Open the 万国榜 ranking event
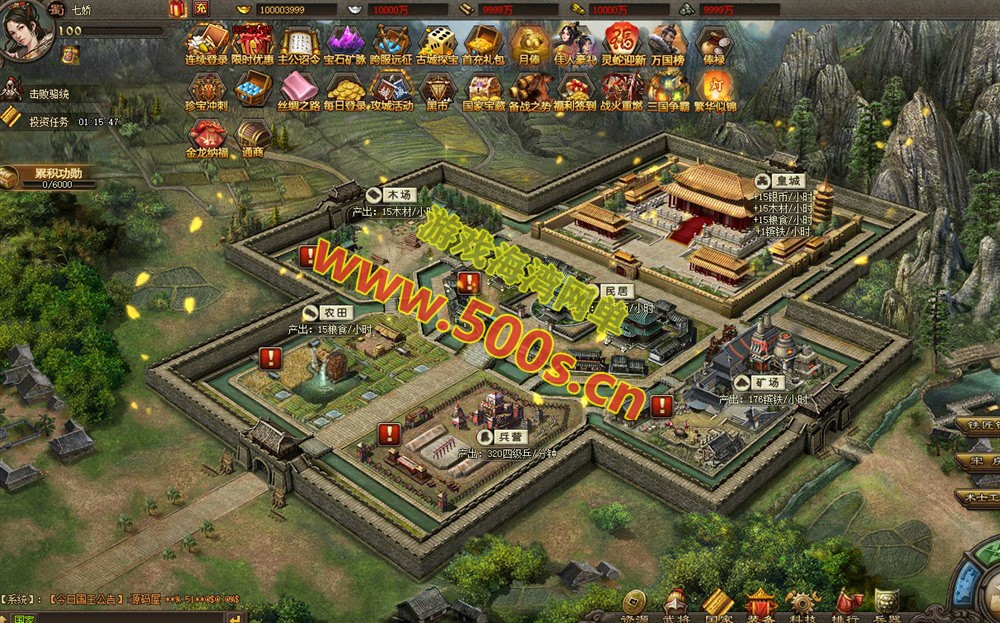The image size is (1000, 623). point(667,44)
